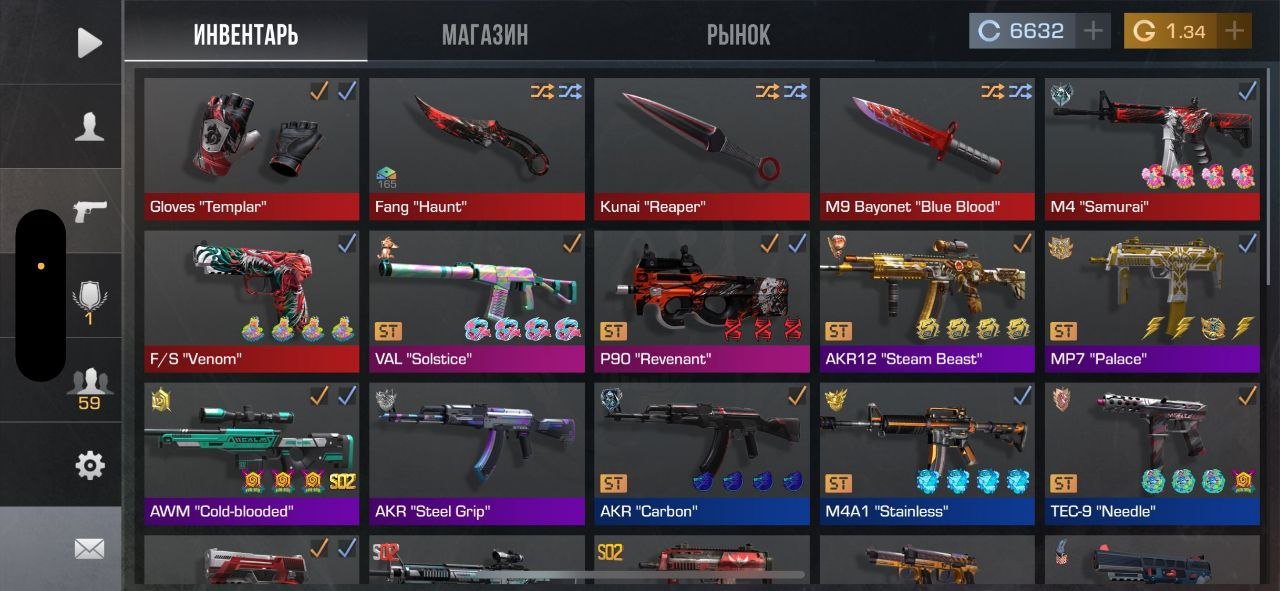Open the Рынок tab
Viewport: 1280px width, 591px height.
pos(738,35)
